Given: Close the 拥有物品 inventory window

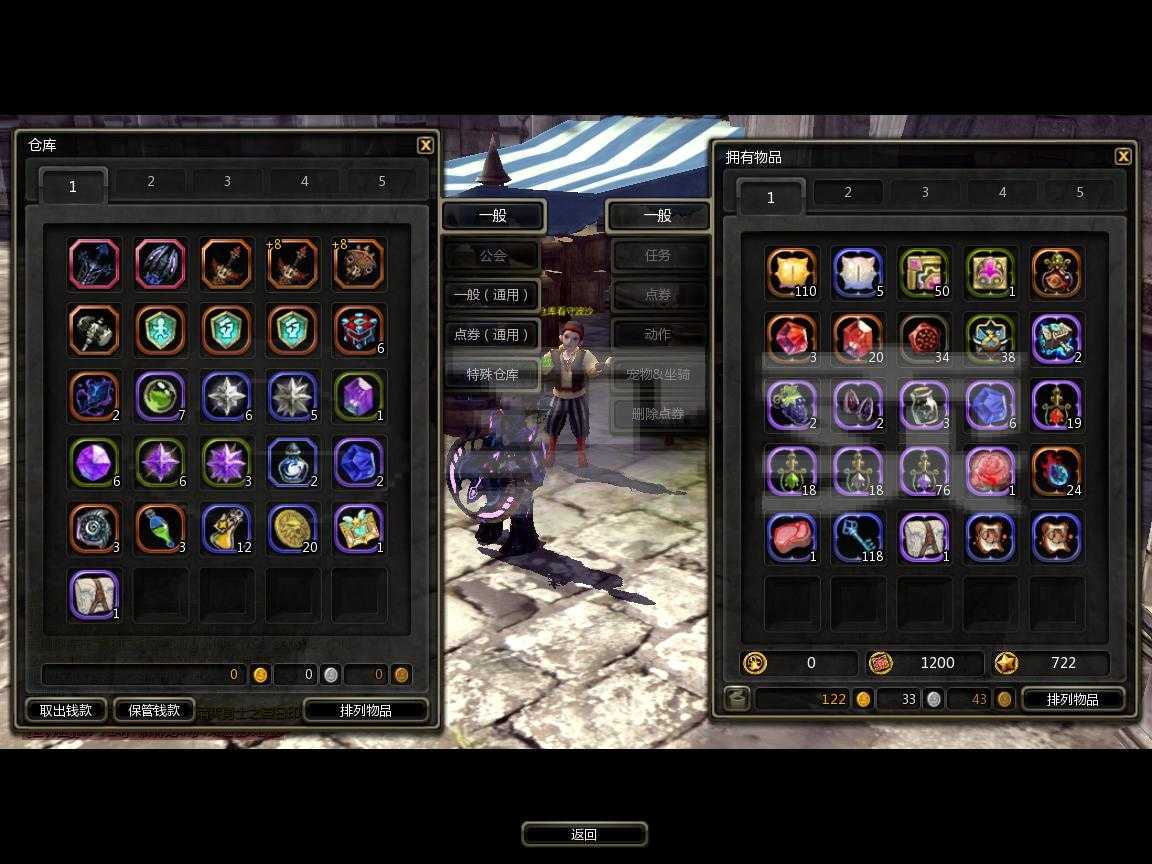Looking at the screenshot, I should point(1123,156).
